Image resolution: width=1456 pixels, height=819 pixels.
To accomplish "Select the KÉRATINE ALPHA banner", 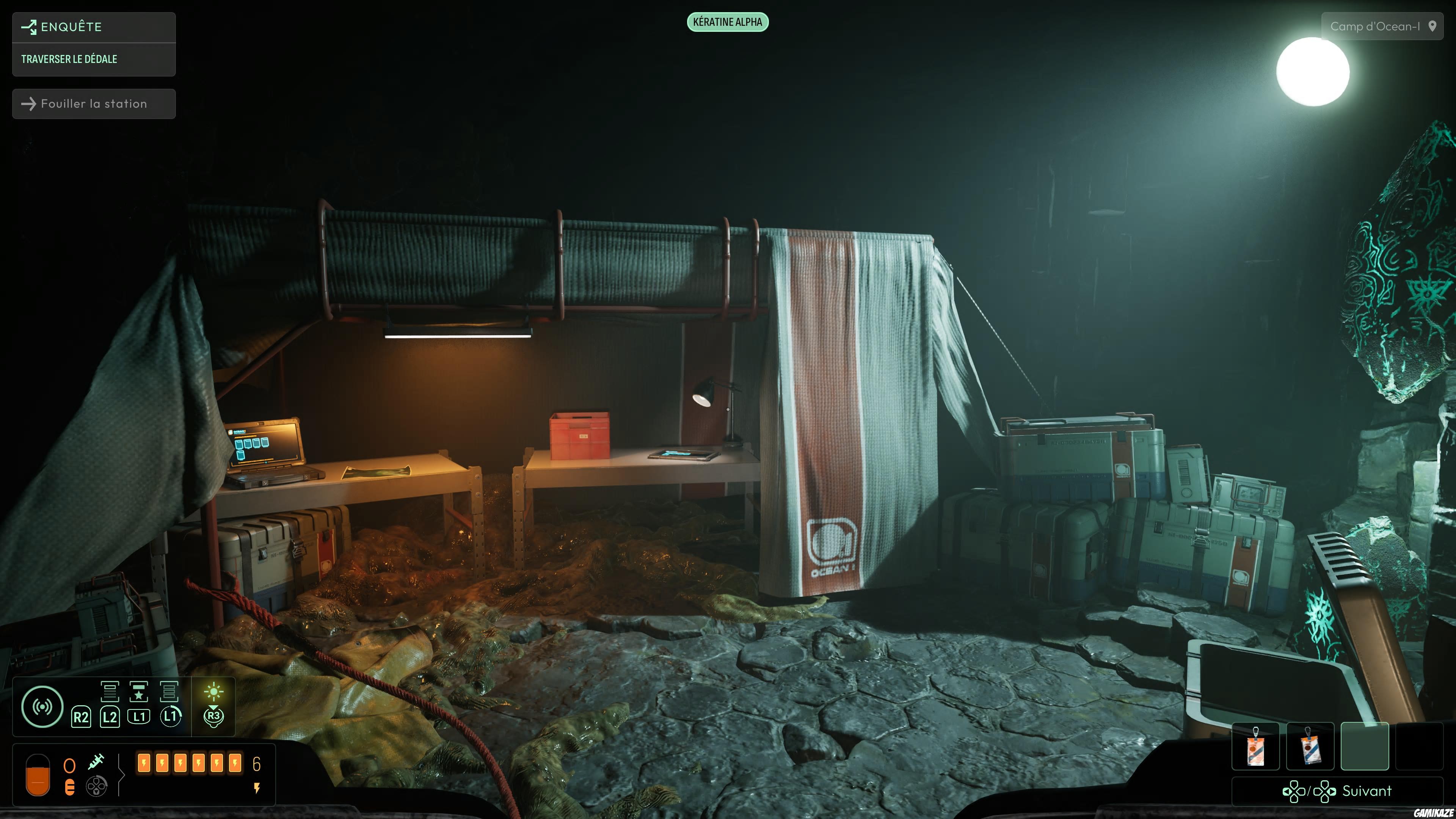I will coord(728,23).
